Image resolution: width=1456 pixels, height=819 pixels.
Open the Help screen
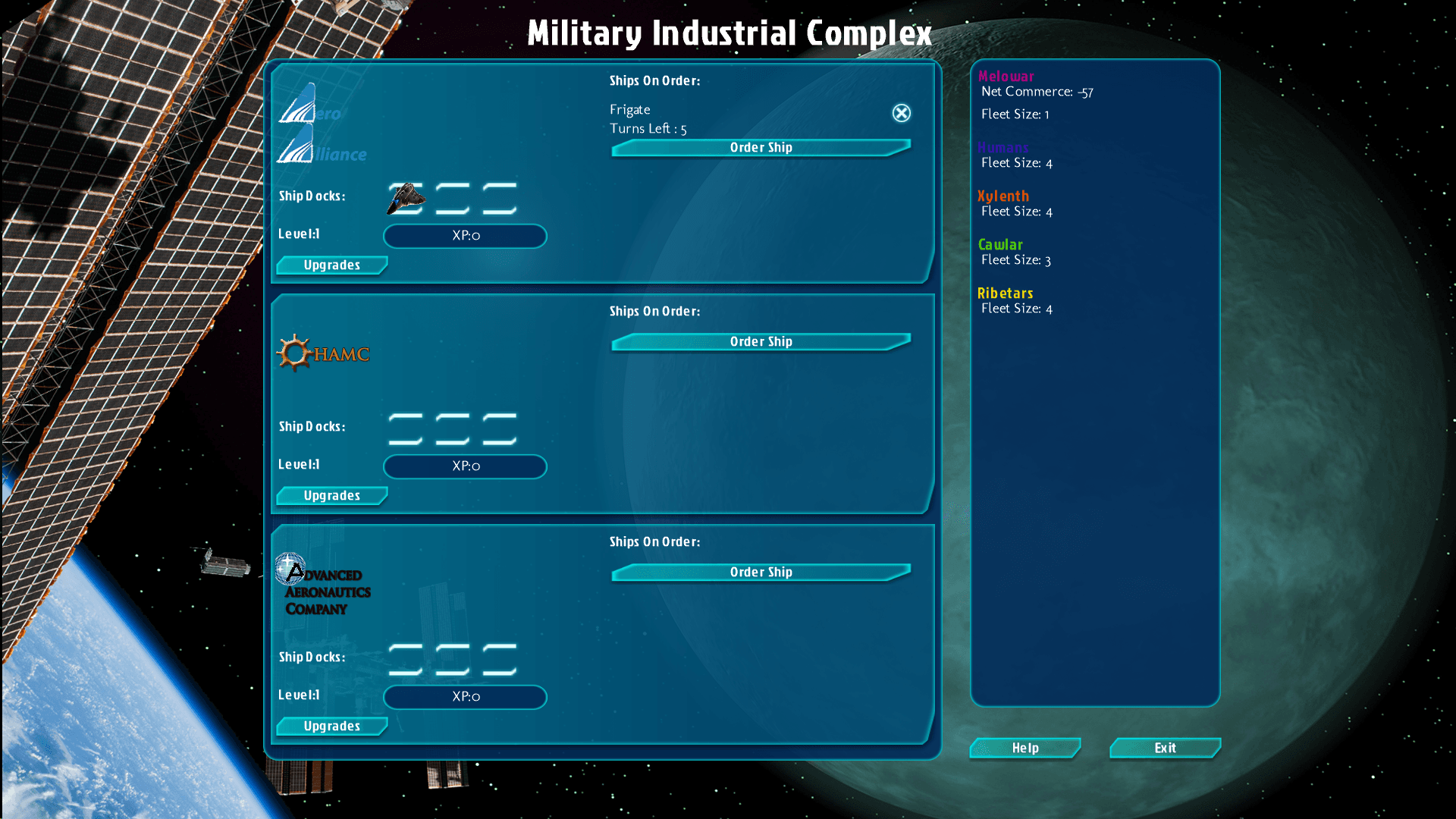pos(1025,748)
